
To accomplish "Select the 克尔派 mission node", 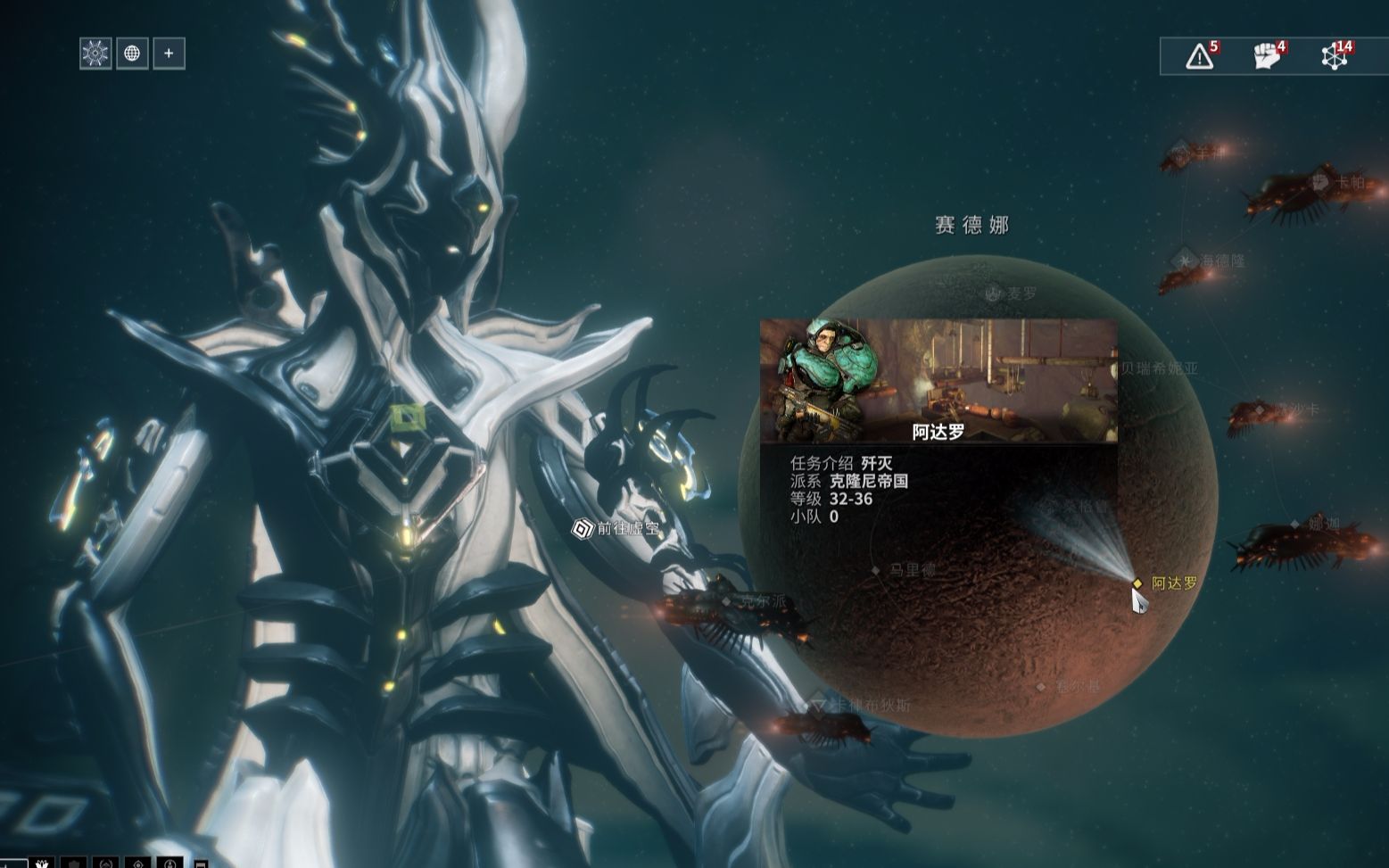I will (727, 601).
